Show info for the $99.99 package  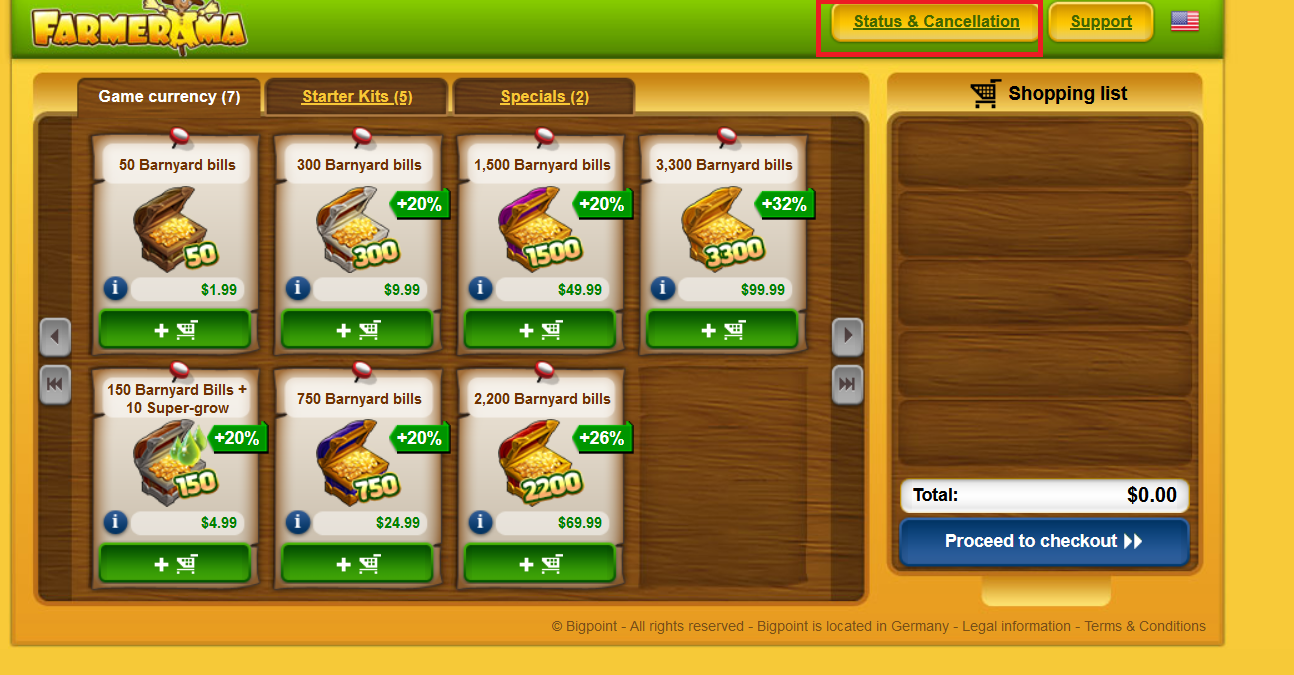[662, 289]
